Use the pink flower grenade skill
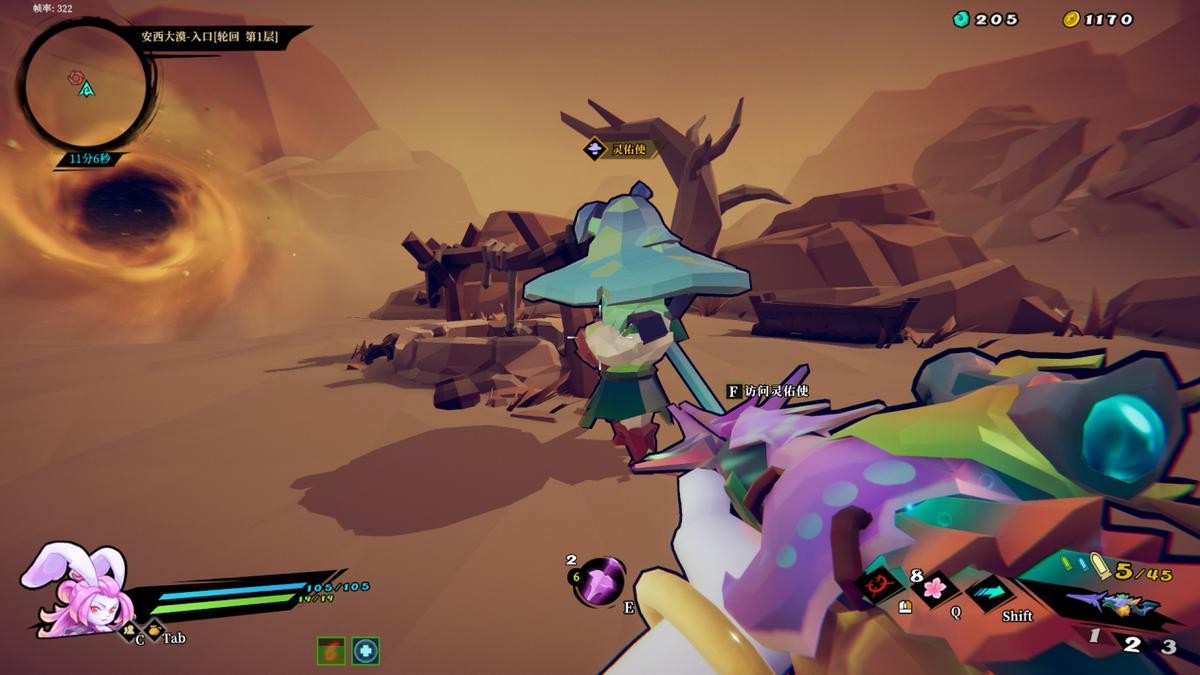This screenshot has height=675, width=1200. tap(934, 587)
